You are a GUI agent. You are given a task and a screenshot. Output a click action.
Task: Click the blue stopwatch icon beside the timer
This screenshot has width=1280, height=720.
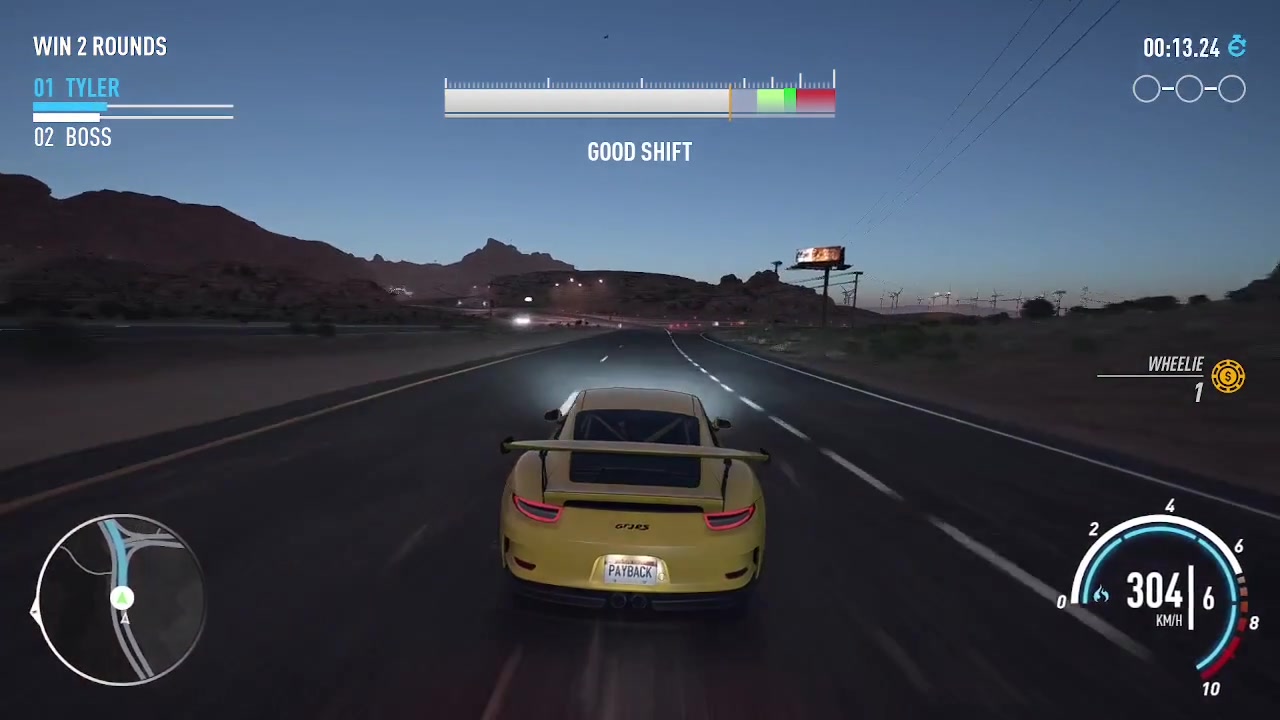(1237, 46)
